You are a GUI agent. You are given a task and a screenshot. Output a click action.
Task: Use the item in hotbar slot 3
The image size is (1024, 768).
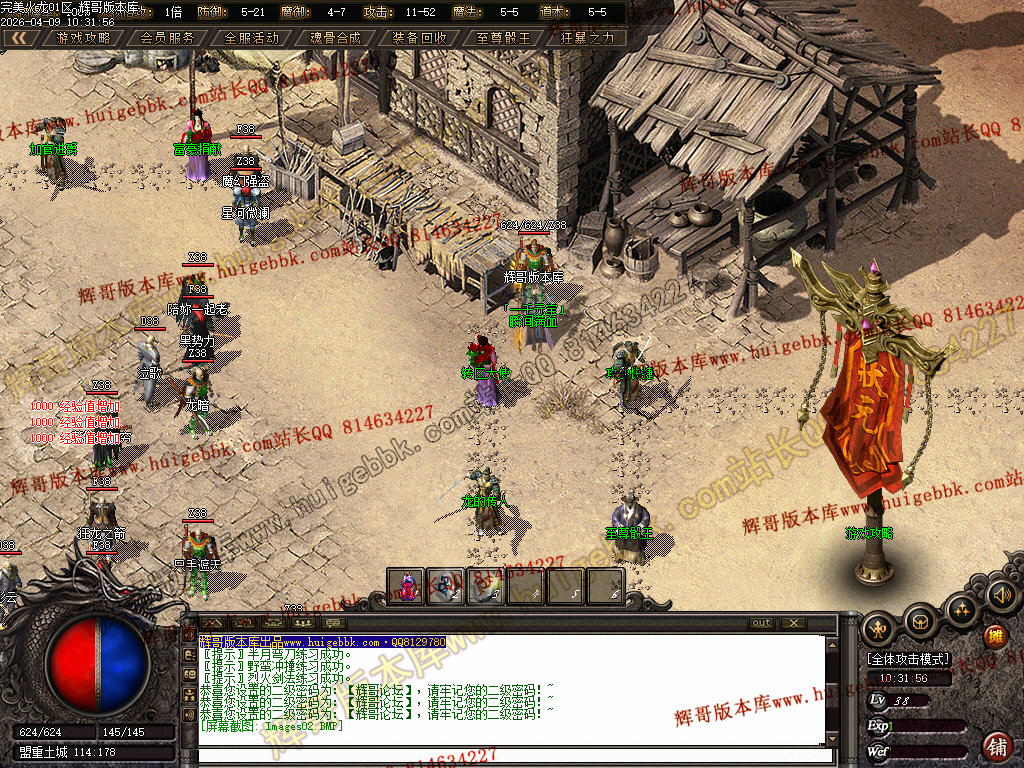486,586
